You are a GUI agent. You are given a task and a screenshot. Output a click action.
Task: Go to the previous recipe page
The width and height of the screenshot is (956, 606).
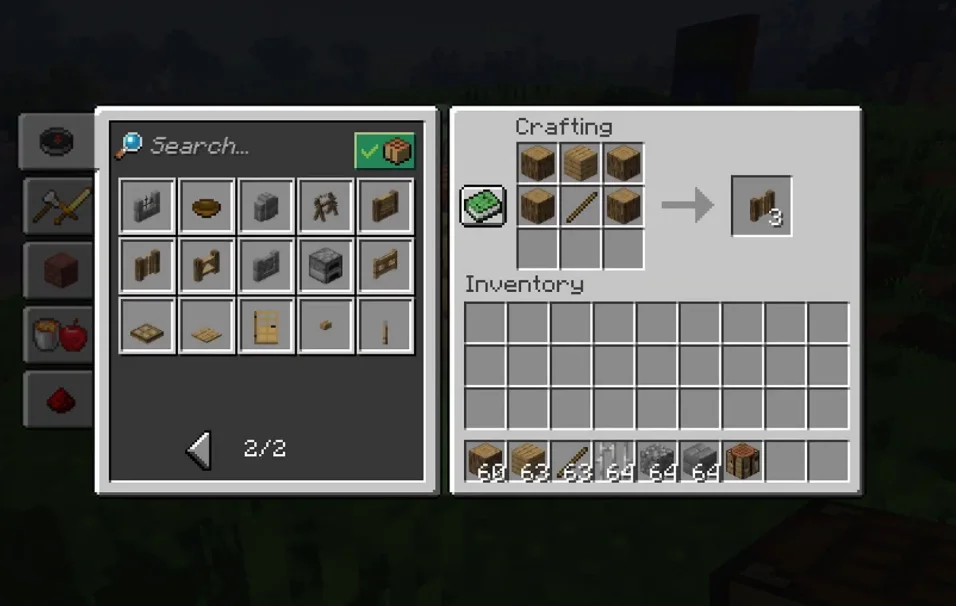(200, 450)
